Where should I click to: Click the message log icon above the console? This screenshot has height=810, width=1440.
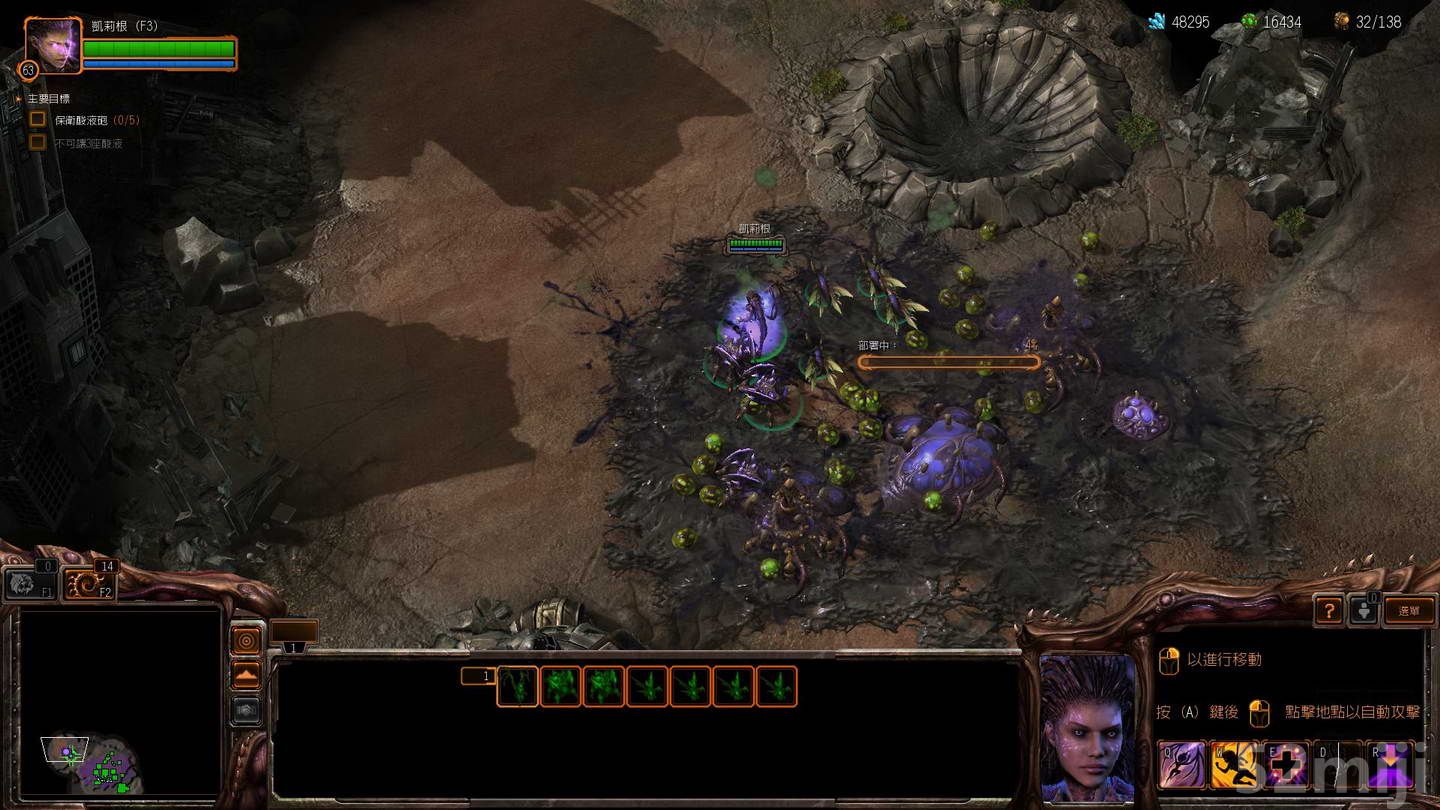[293, 630]
